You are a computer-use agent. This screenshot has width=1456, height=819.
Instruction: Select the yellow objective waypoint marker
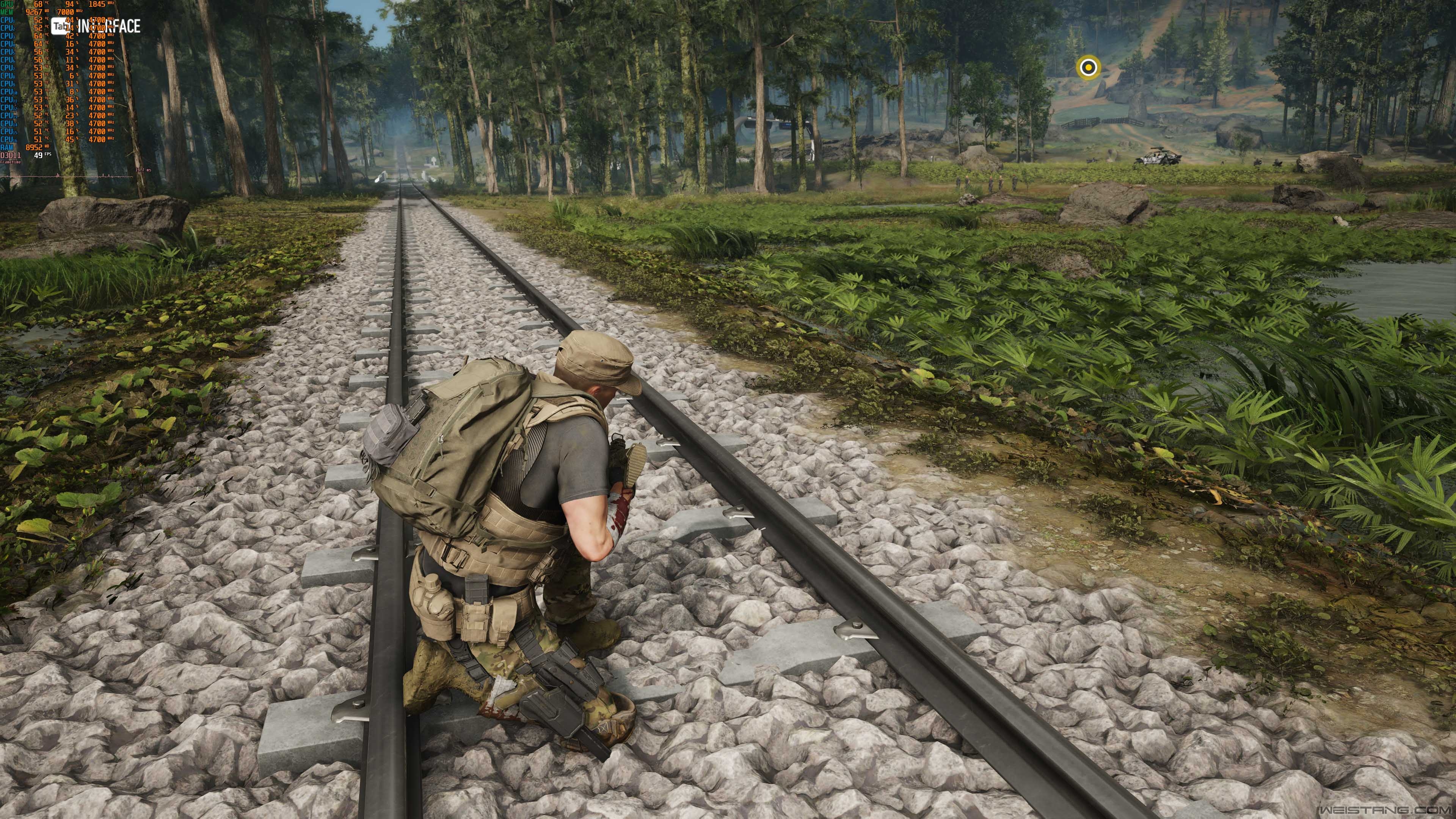(x=1088, y=68)
